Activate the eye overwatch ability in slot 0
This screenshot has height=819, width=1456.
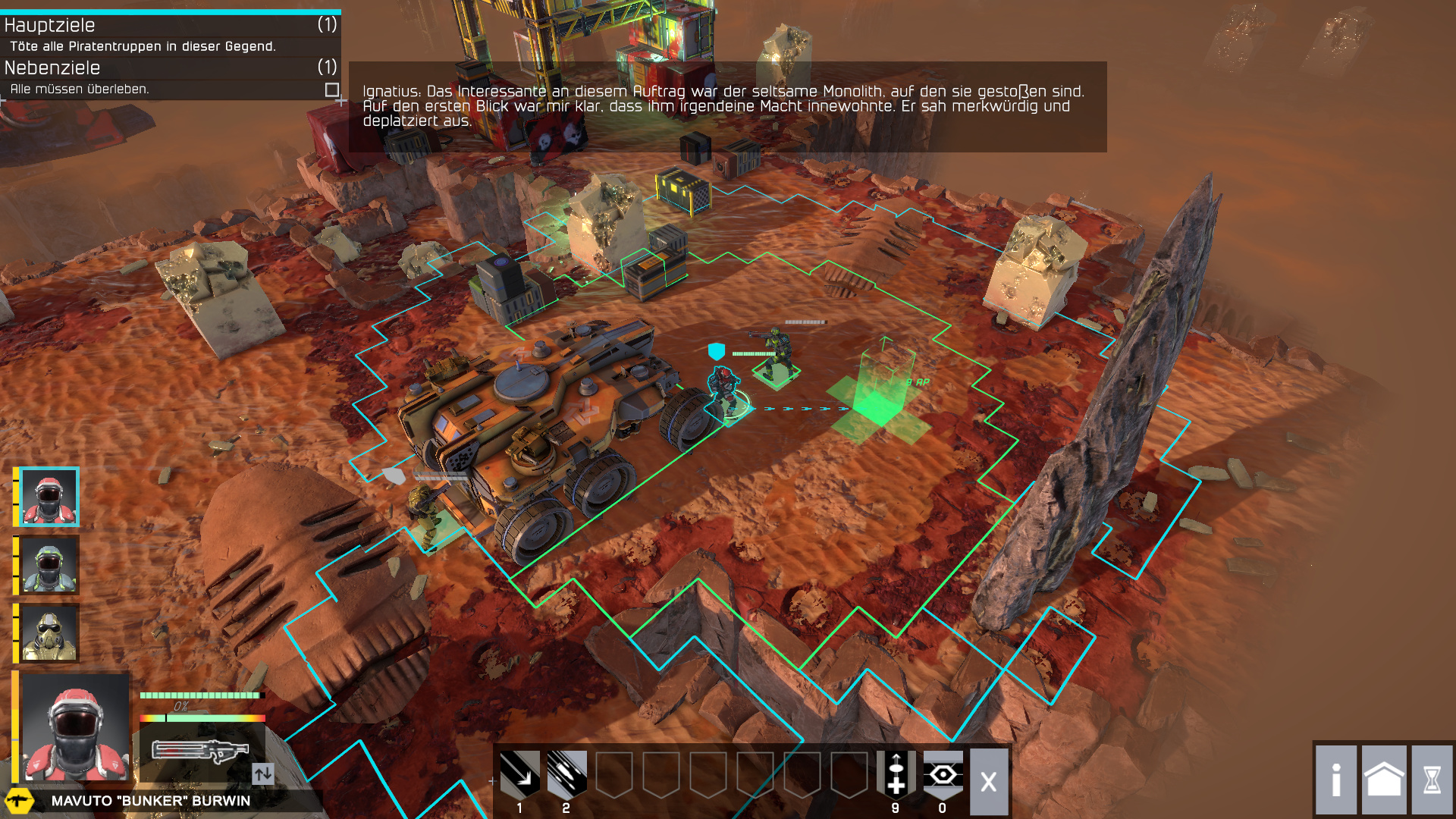943,774
